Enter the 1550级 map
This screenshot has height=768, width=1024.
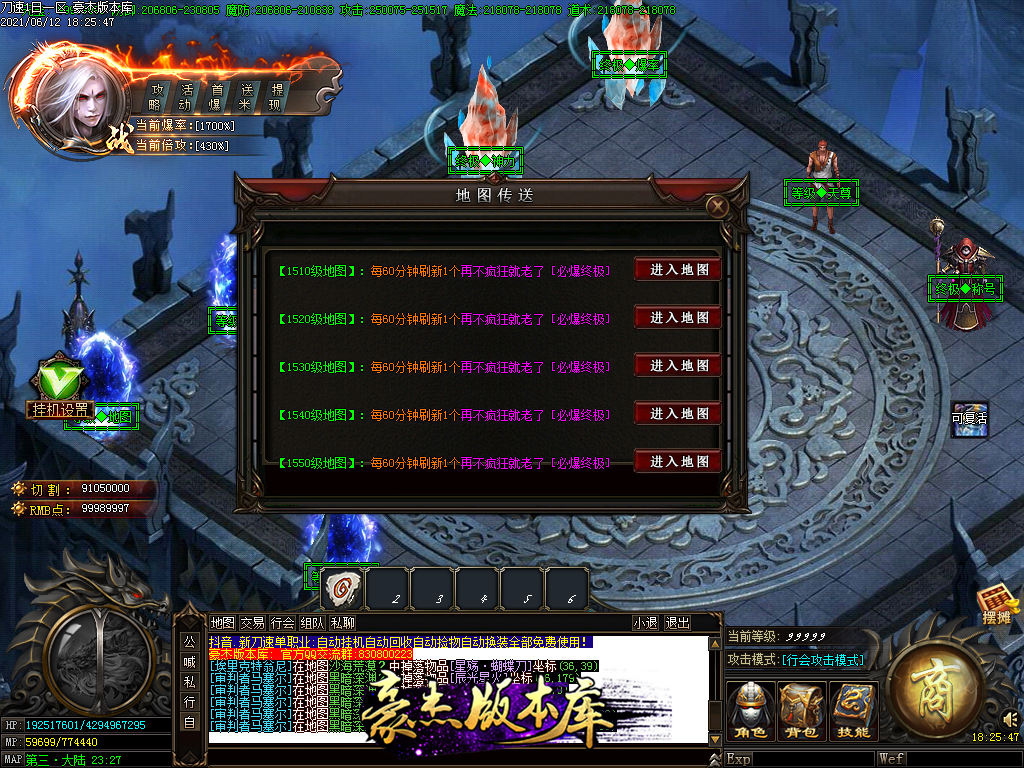click(678, 462)
